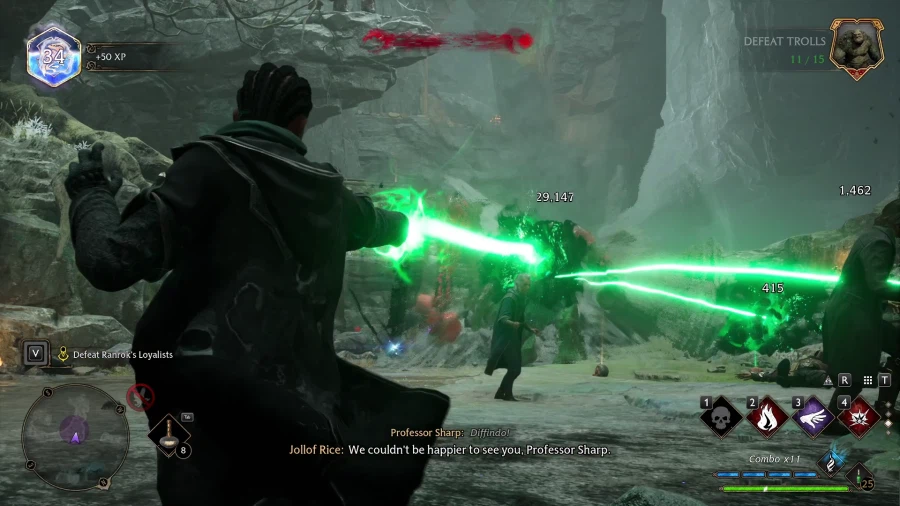Use the equipped potion flask tool
Viewport: 900px width, 506px height.
[170, 435]
